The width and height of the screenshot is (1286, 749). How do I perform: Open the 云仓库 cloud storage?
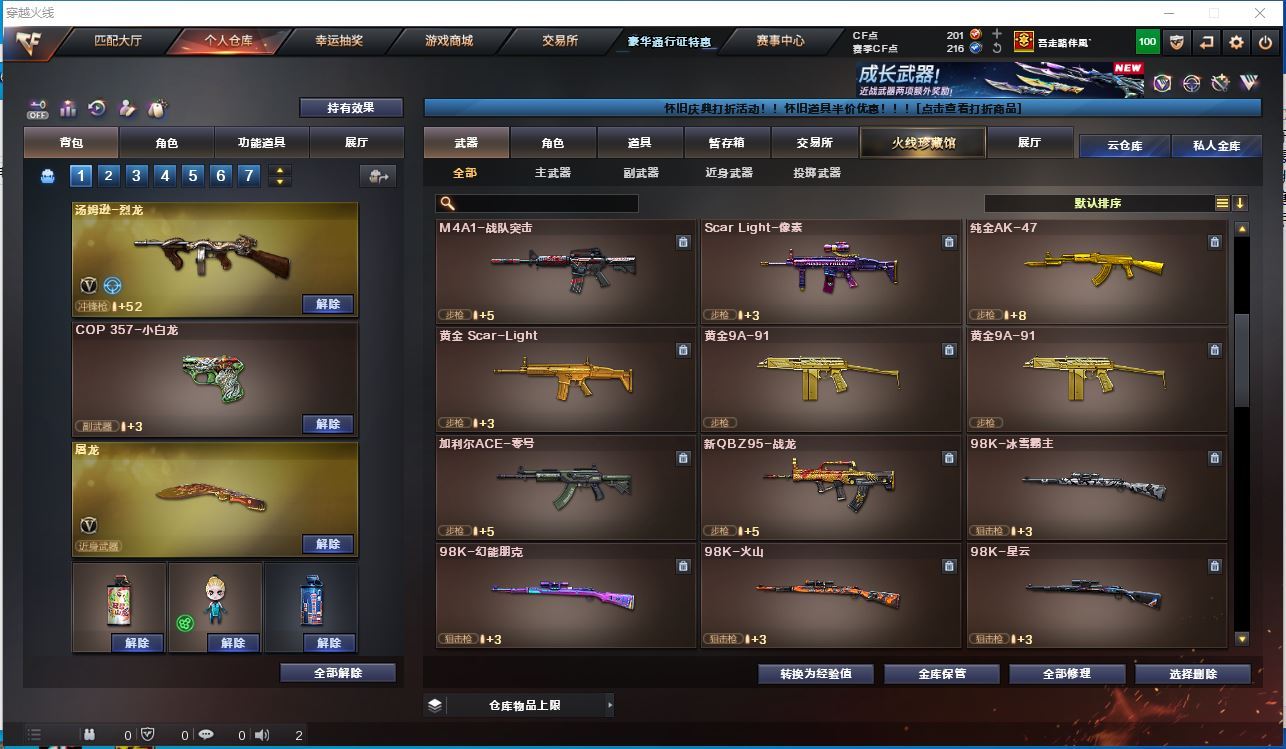[x=1124, y=146]
